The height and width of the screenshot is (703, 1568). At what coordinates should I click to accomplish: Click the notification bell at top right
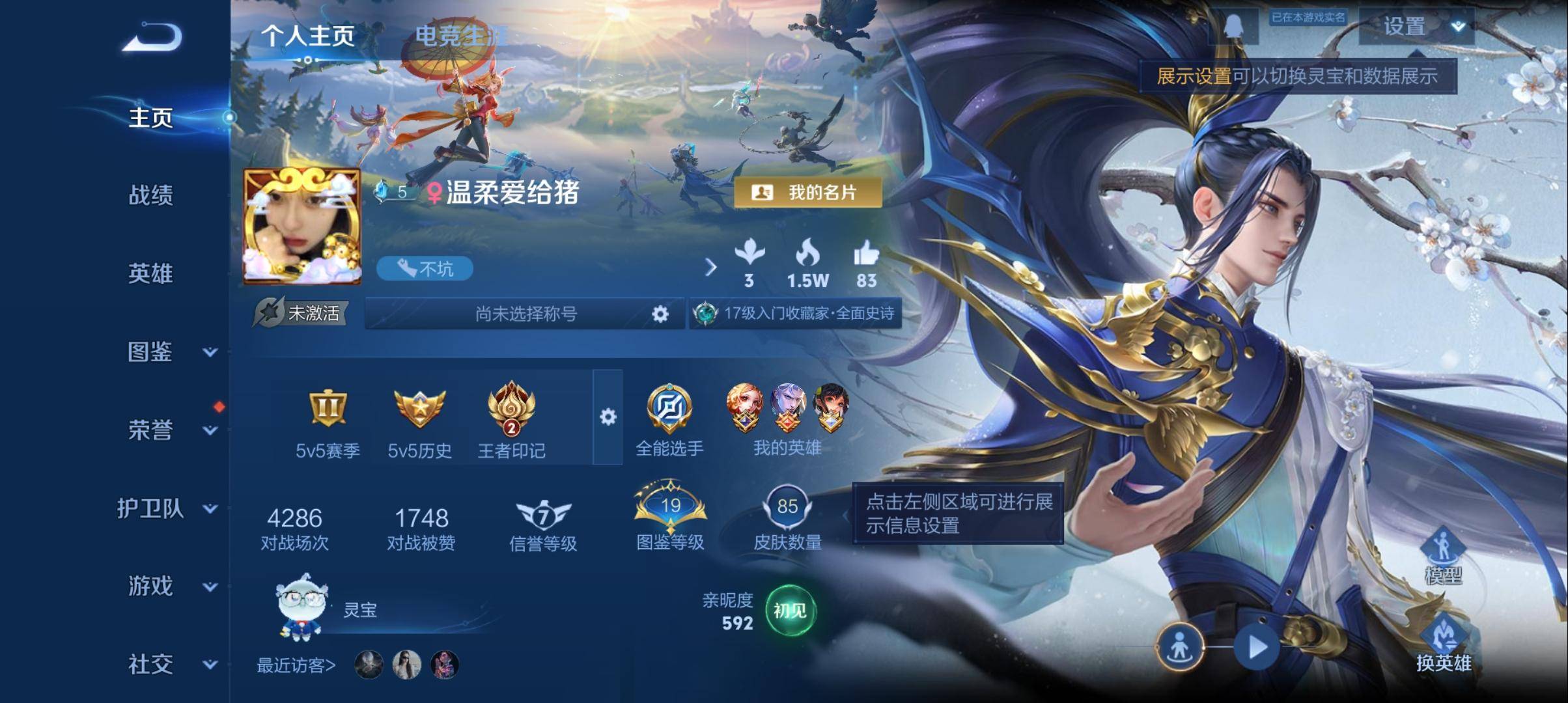[x=1236, y=26]
